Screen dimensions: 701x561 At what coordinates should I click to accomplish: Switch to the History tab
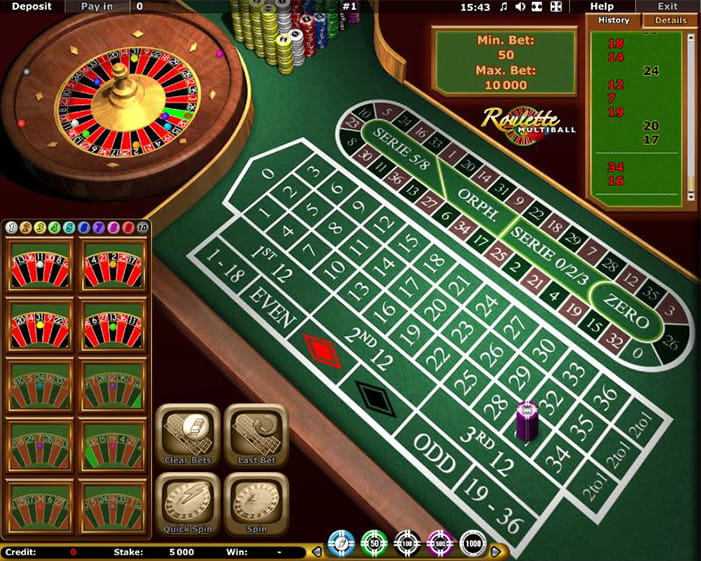point(613,20)
